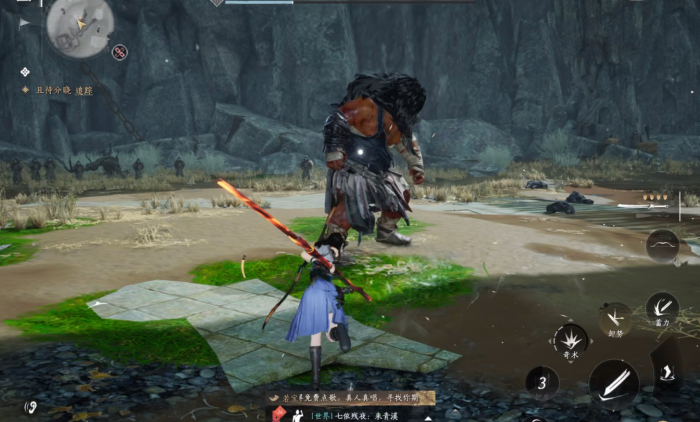The width and height of the screenshot is (700, 422).
Task: Tap the voice ear icon at bottom-left
Action: point(31,407)
